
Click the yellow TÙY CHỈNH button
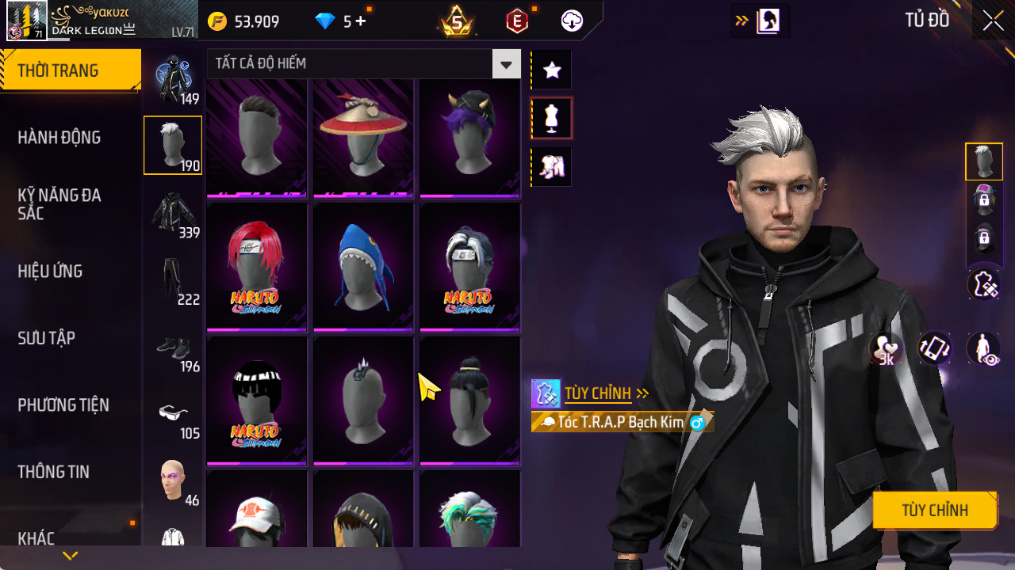(x=934, y=511)
